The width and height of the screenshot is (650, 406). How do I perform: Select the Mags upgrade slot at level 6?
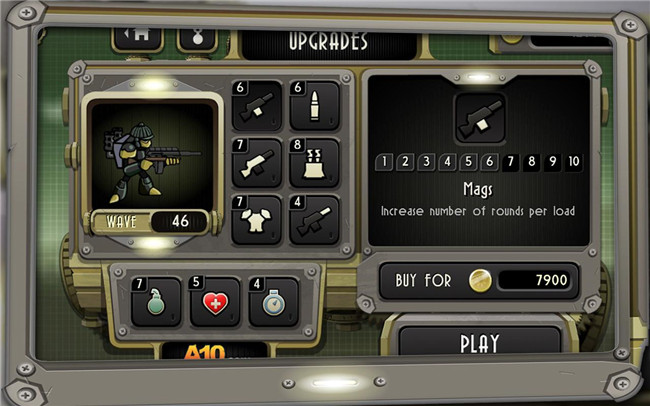(x=256, y=106)
